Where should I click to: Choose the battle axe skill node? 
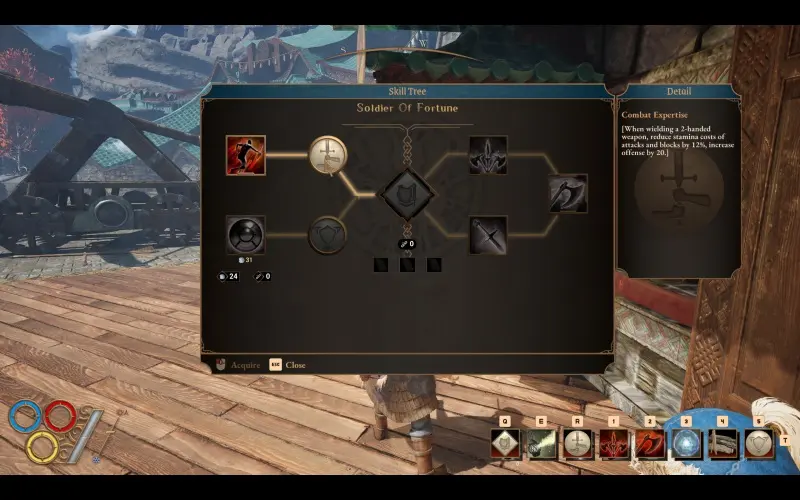point(567,194)
